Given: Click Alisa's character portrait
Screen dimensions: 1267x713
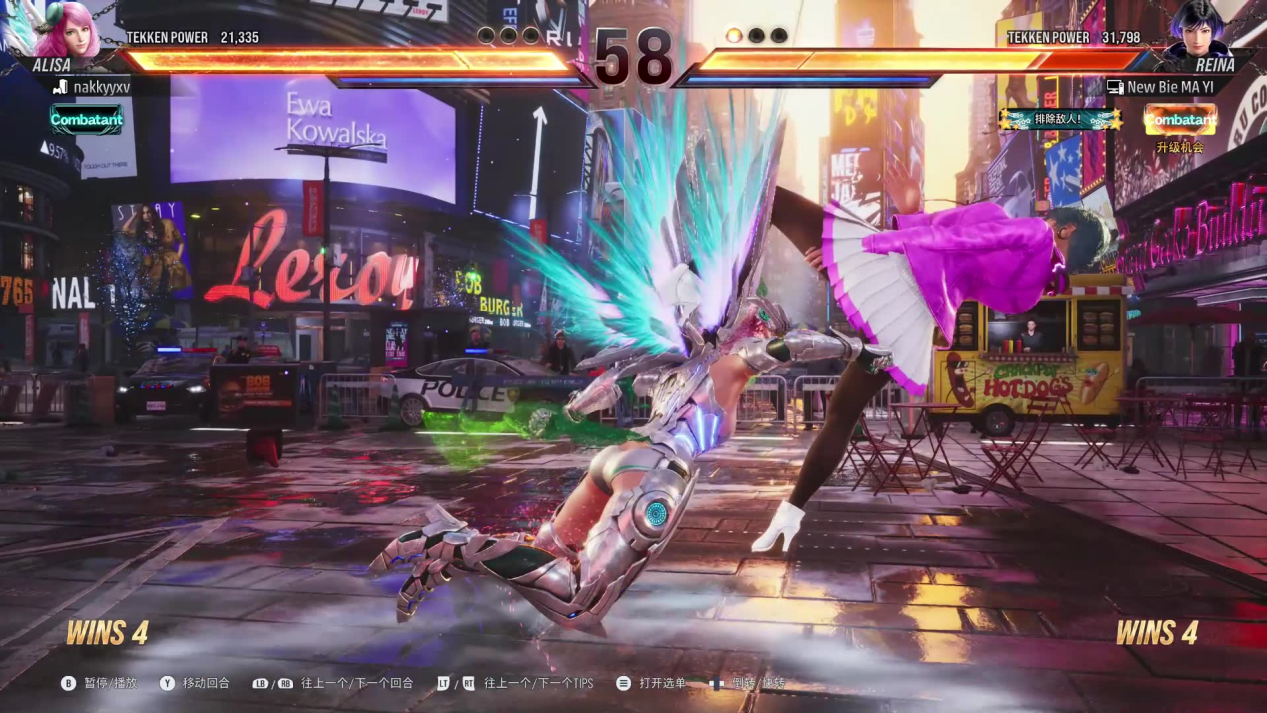Looking at the screenshot, I should [65, 30].
